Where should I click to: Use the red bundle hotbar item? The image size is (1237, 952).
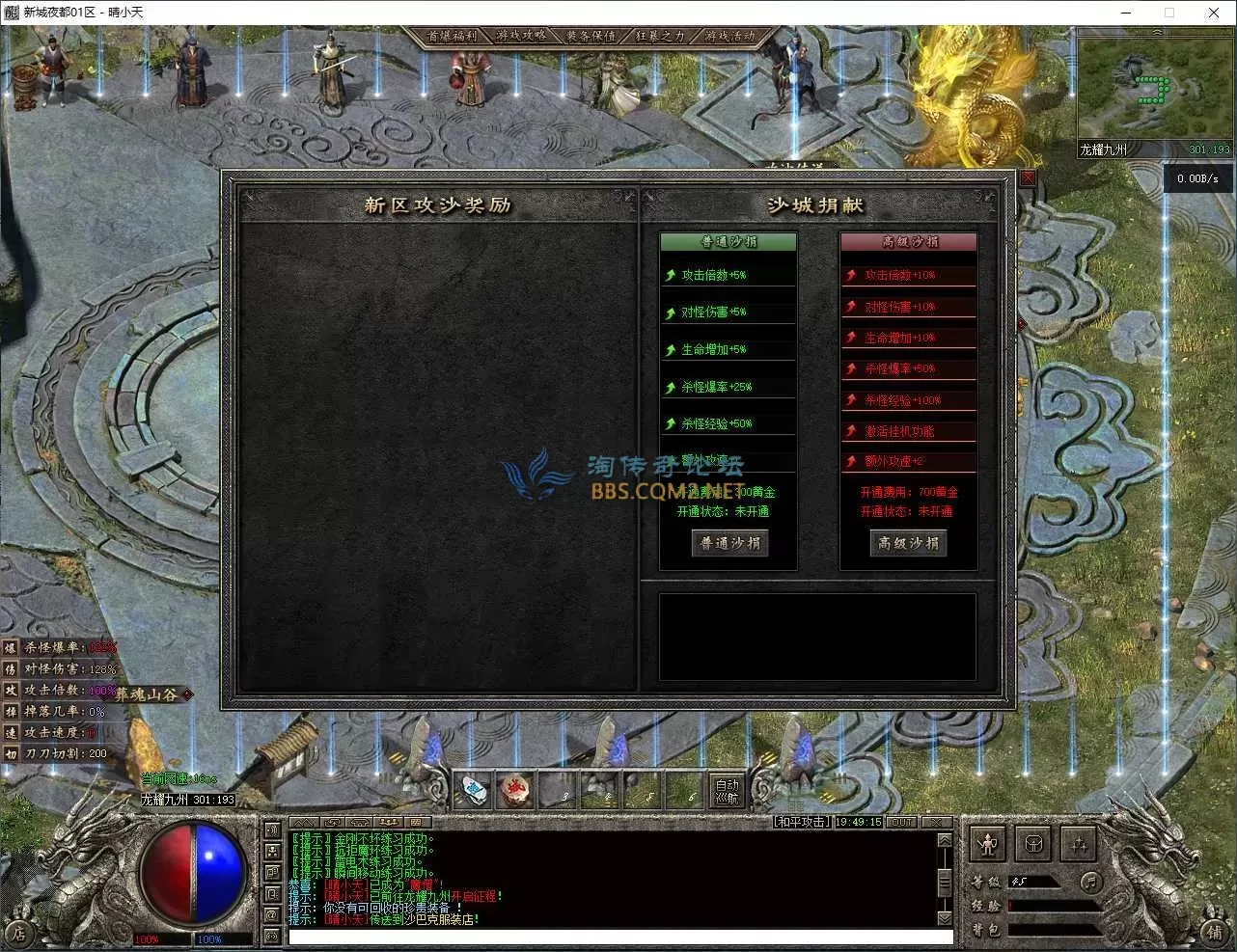click(x=515, y=791)
